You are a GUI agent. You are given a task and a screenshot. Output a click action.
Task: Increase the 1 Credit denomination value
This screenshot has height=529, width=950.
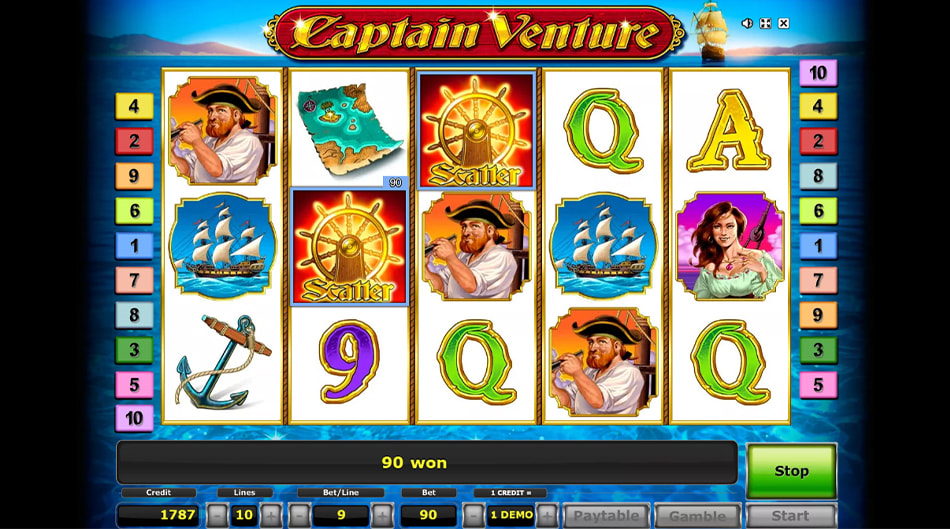coord(547,516)
